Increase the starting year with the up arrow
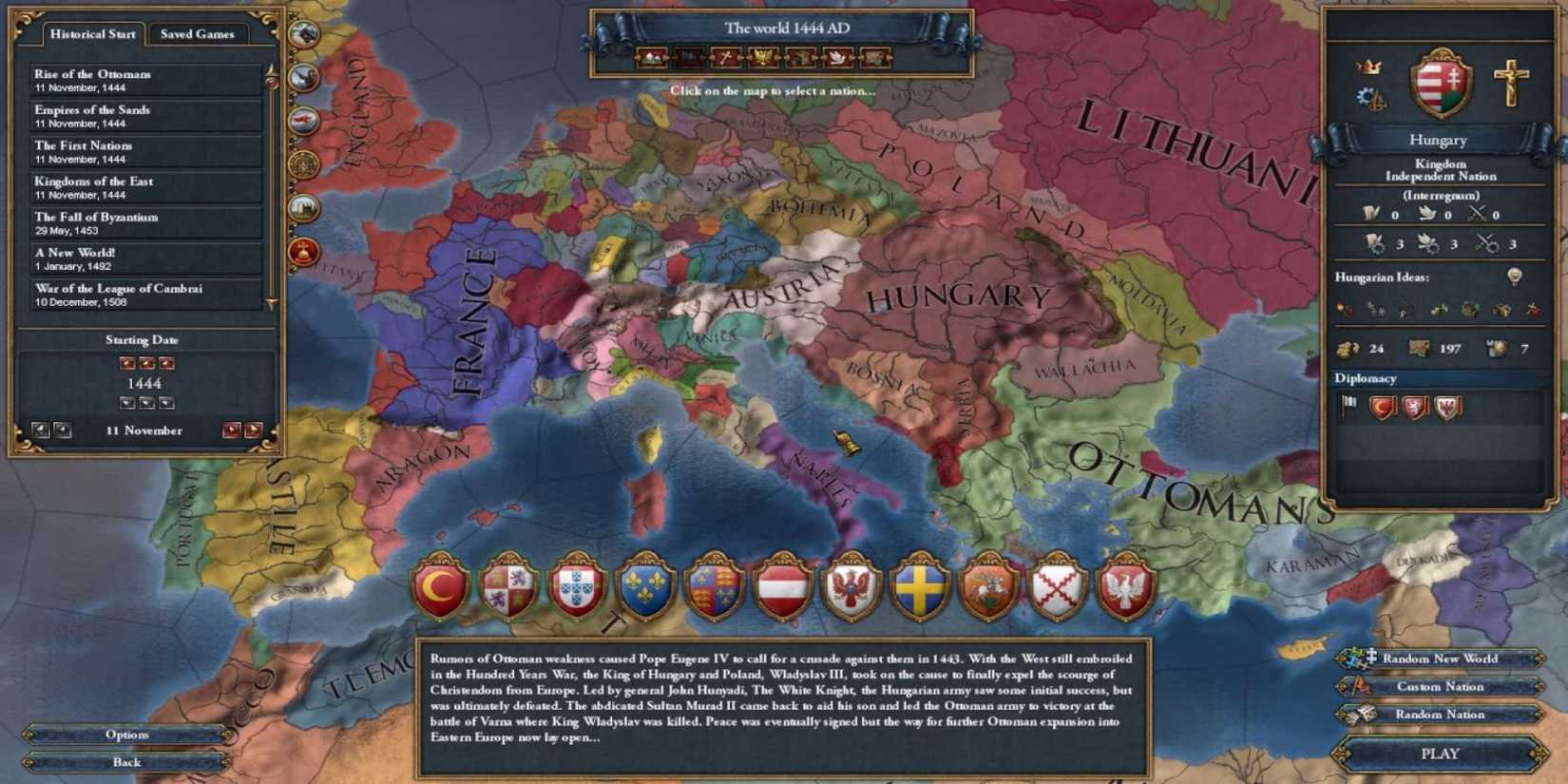 click(146, 361)
